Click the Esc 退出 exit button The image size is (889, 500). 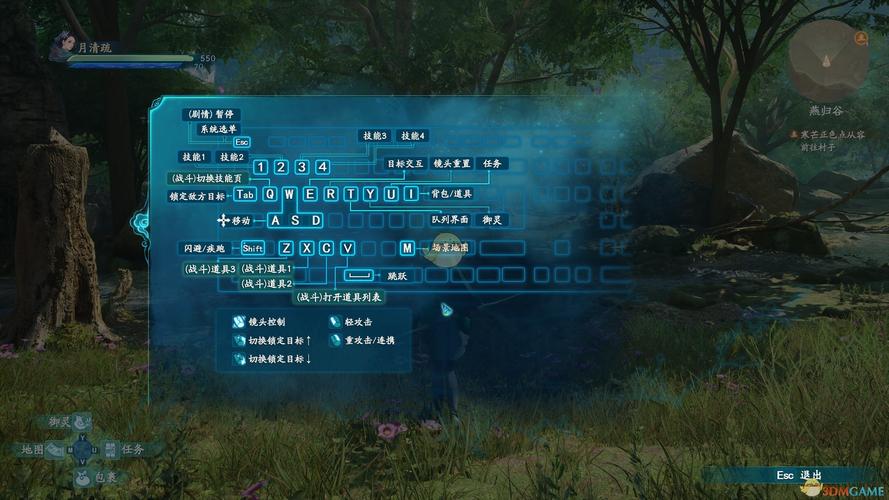pos(797,474)
